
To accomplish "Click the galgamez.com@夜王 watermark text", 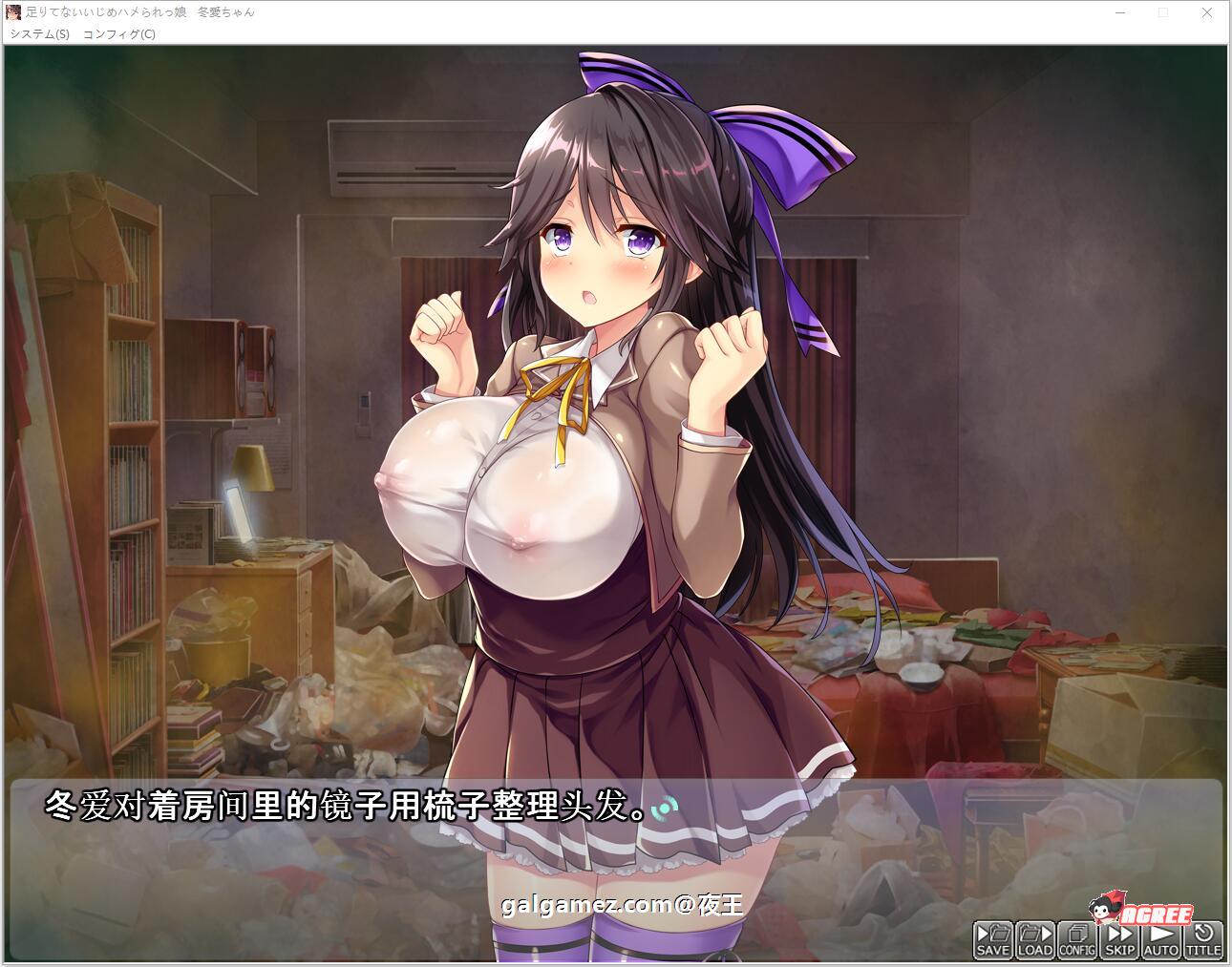I will pos(621,905).
